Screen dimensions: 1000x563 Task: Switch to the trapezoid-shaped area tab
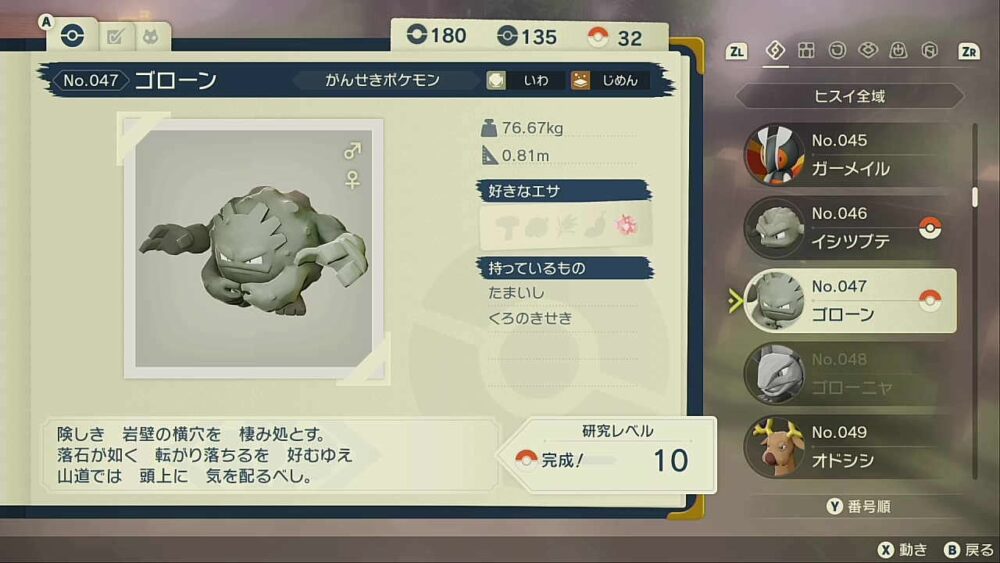(899, 51)
